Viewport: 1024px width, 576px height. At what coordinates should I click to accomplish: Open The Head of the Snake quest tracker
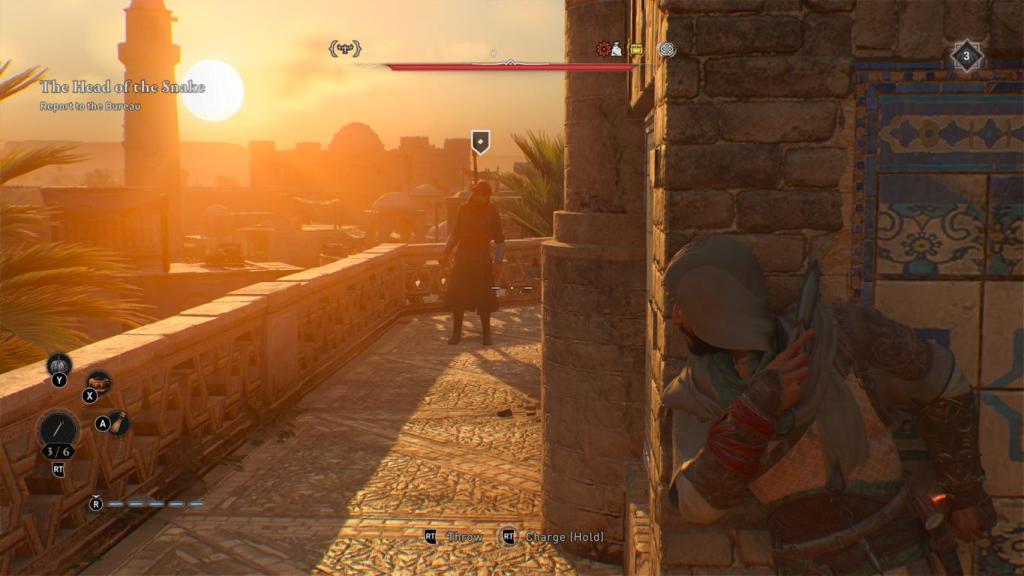click(122, 87)
